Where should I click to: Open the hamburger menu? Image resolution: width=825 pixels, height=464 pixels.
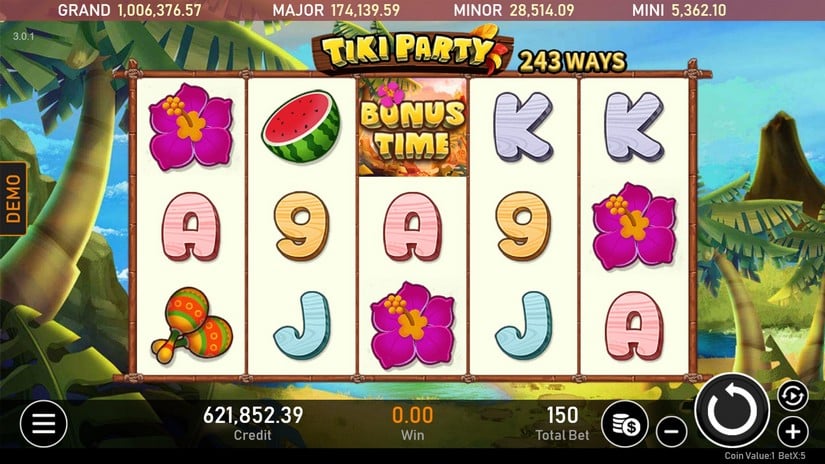click(x=43, y=424)
